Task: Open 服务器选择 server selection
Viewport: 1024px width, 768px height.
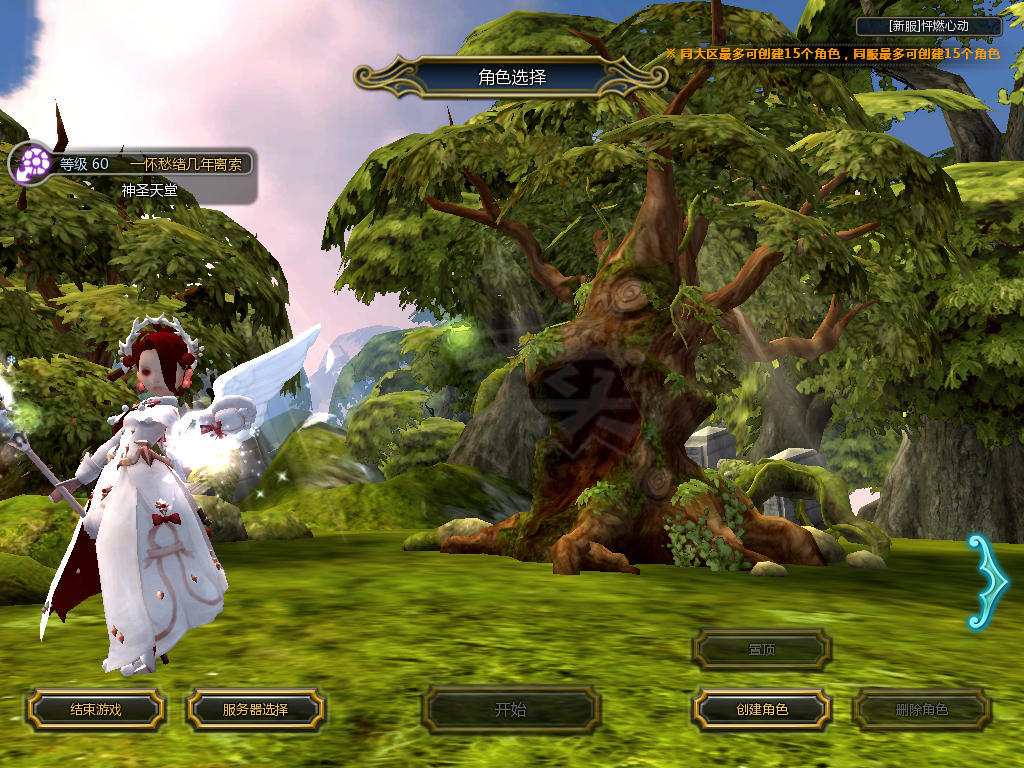Action: coord(255,710)
